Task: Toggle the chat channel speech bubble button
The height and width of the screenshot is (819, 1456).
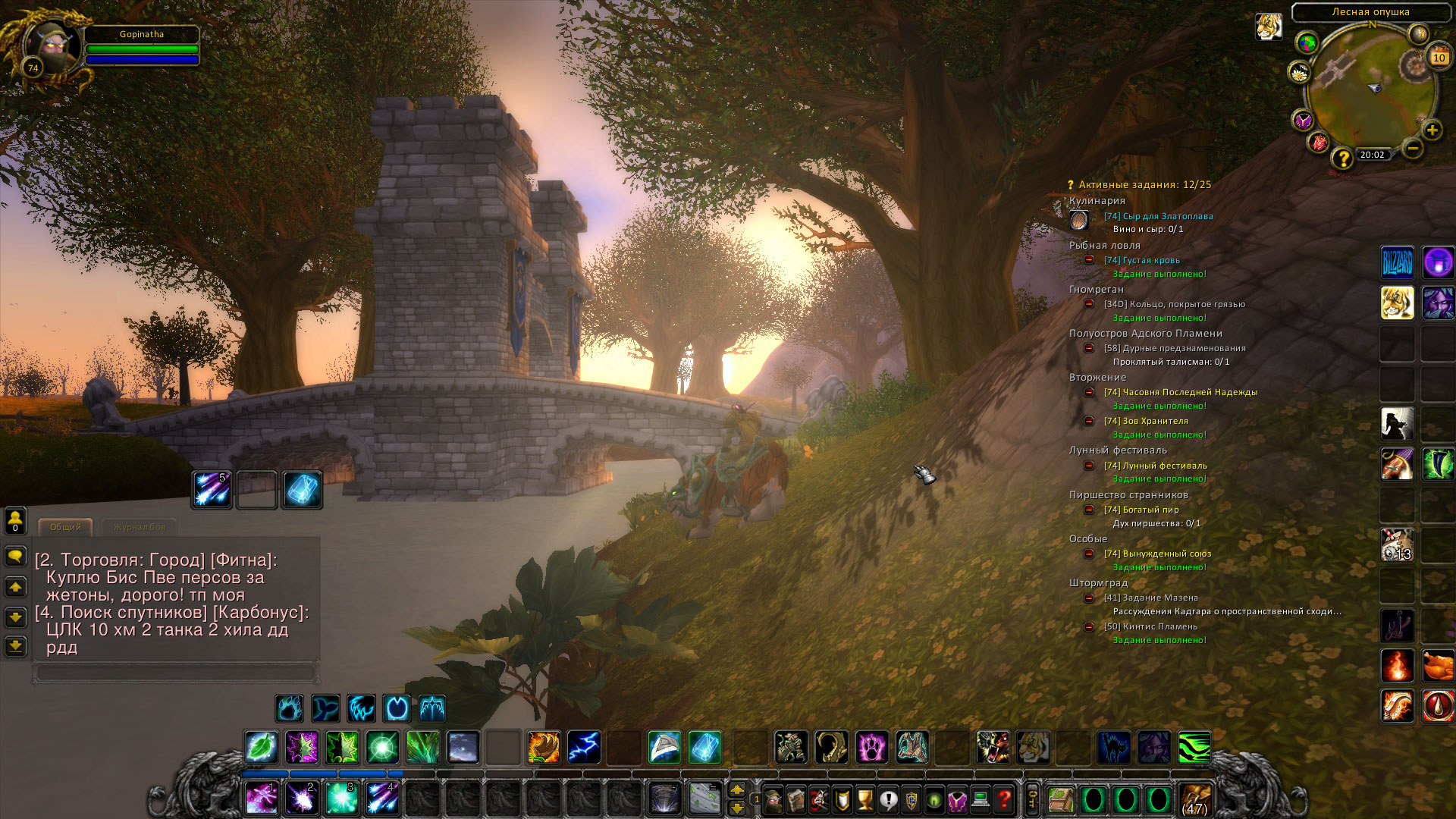Action: coord(17,556)
